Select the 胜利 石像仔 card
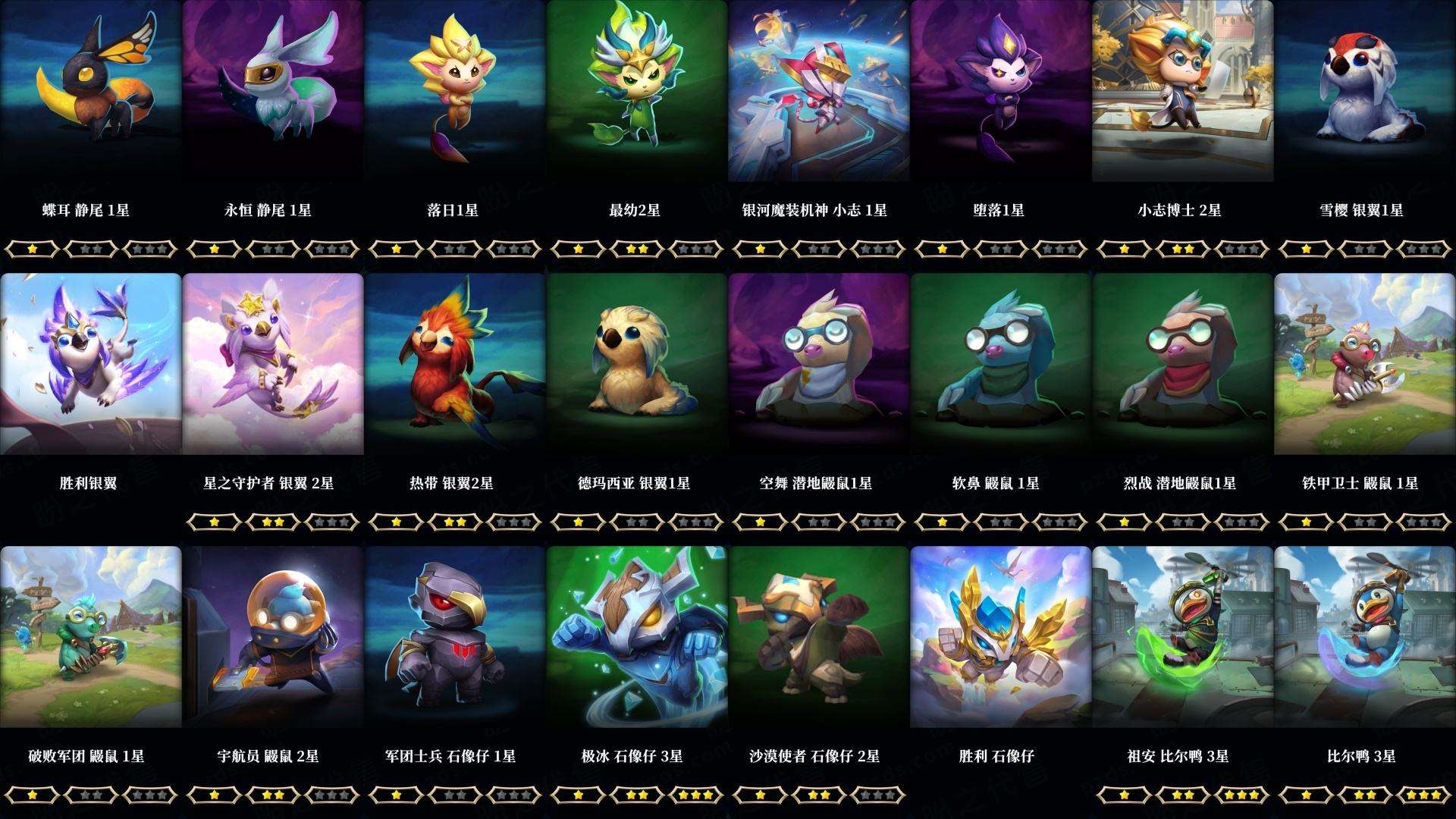1456x819 pixels. coord(1001,637)
